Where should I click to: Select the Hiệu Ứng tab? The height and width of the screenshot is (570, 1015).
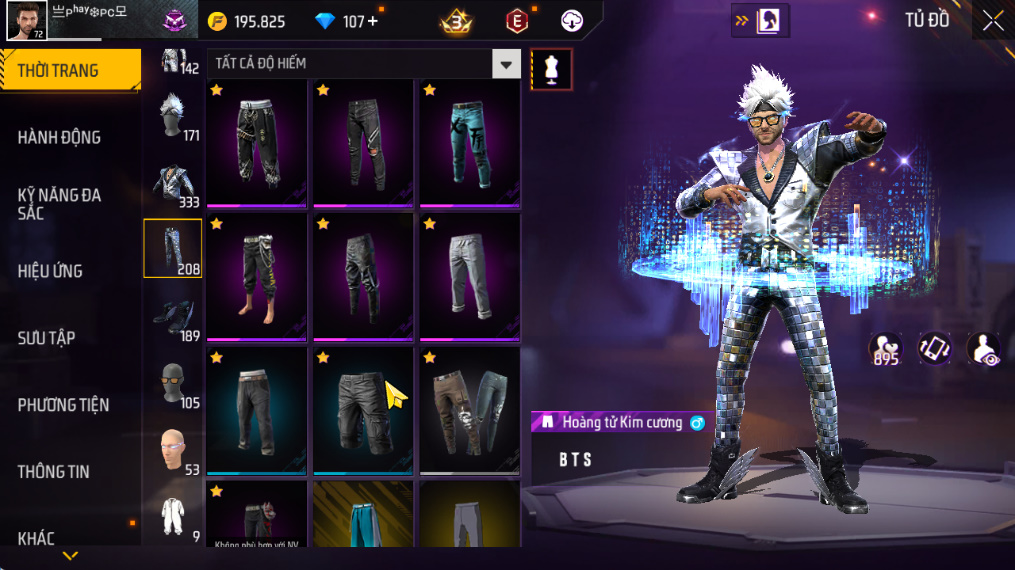(x=50, y=271)
